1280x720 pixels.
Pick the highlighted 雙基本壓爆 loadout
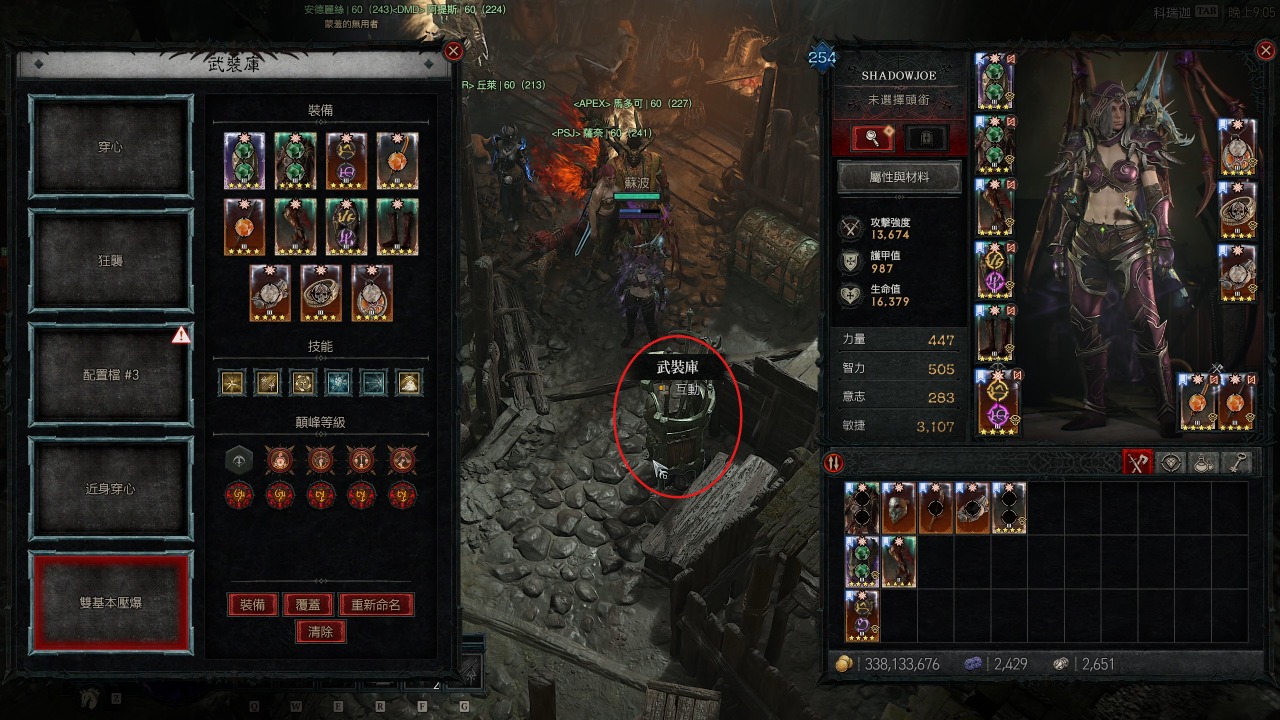(x=110, y=603)
